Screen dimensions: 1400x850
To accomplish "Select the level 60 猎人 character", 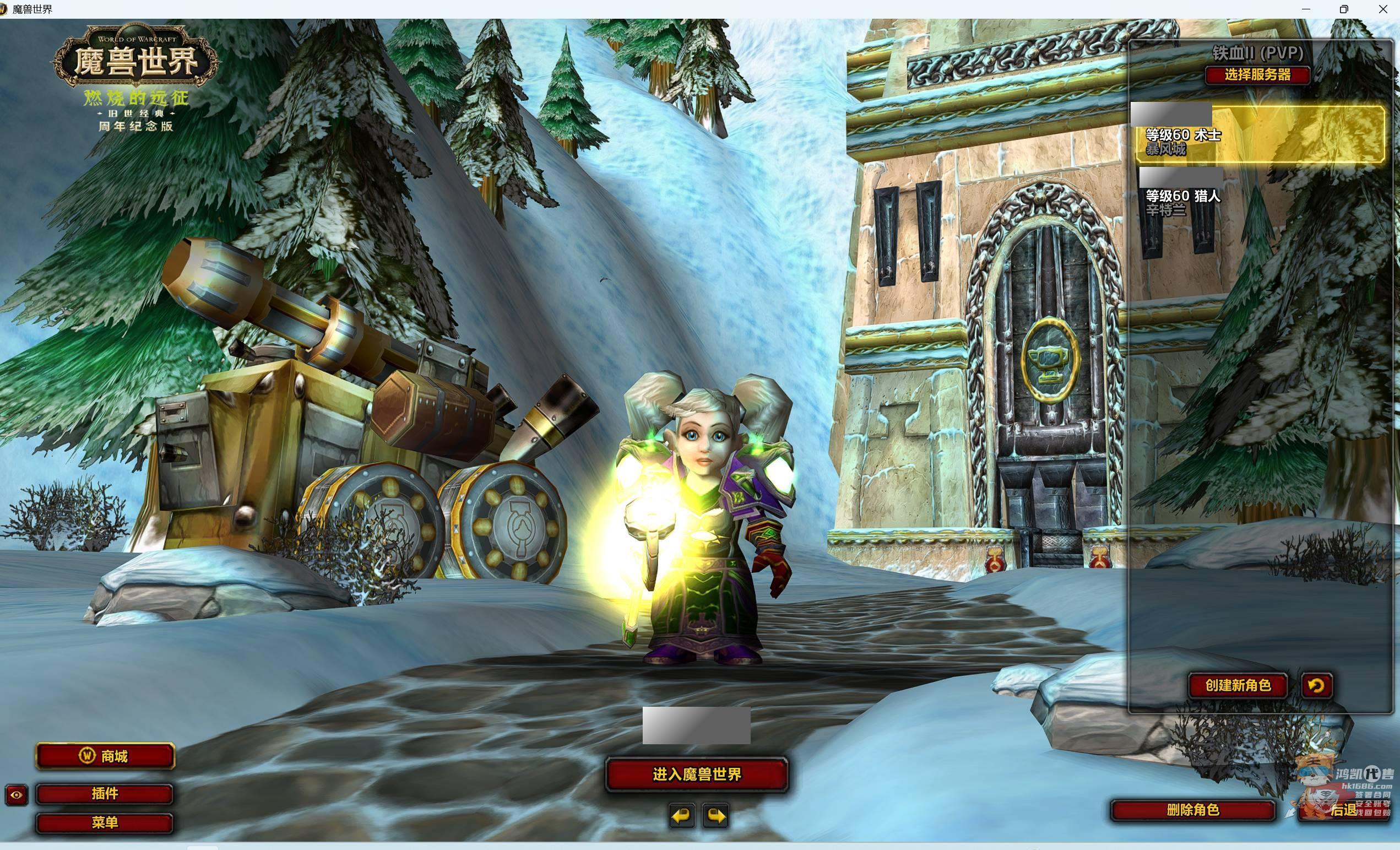I will point(1259,197).
